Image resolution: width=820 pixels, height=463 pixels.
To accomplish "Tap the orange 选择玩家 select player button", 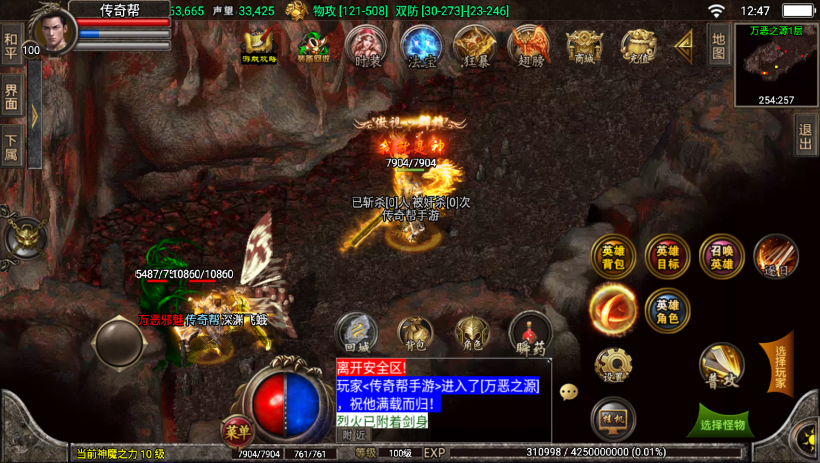I will coord(779,364).
